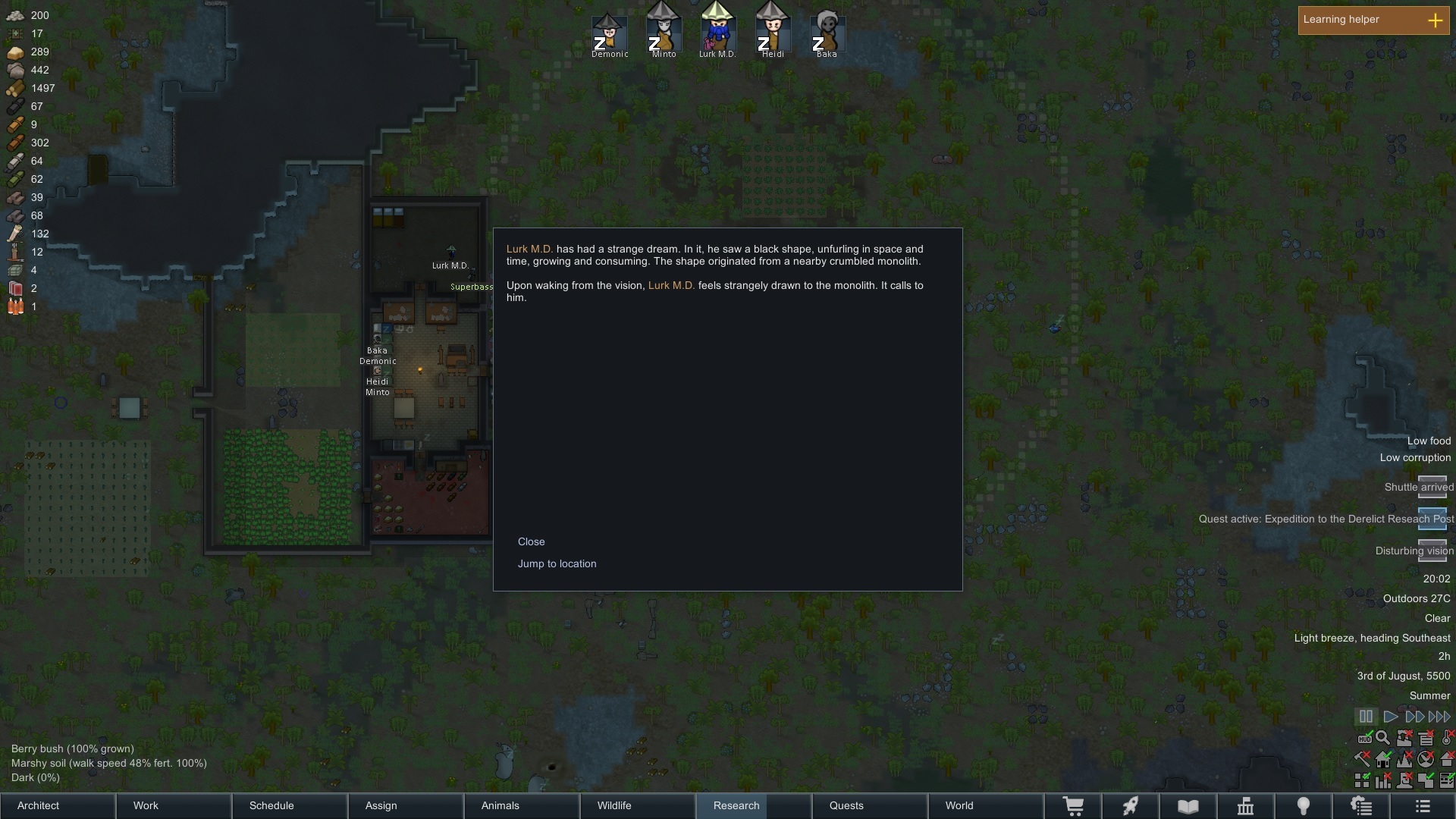Viewport: 1456px width, 819px height.
Task: Set game speed to normal play
Action: point(1391,717)
